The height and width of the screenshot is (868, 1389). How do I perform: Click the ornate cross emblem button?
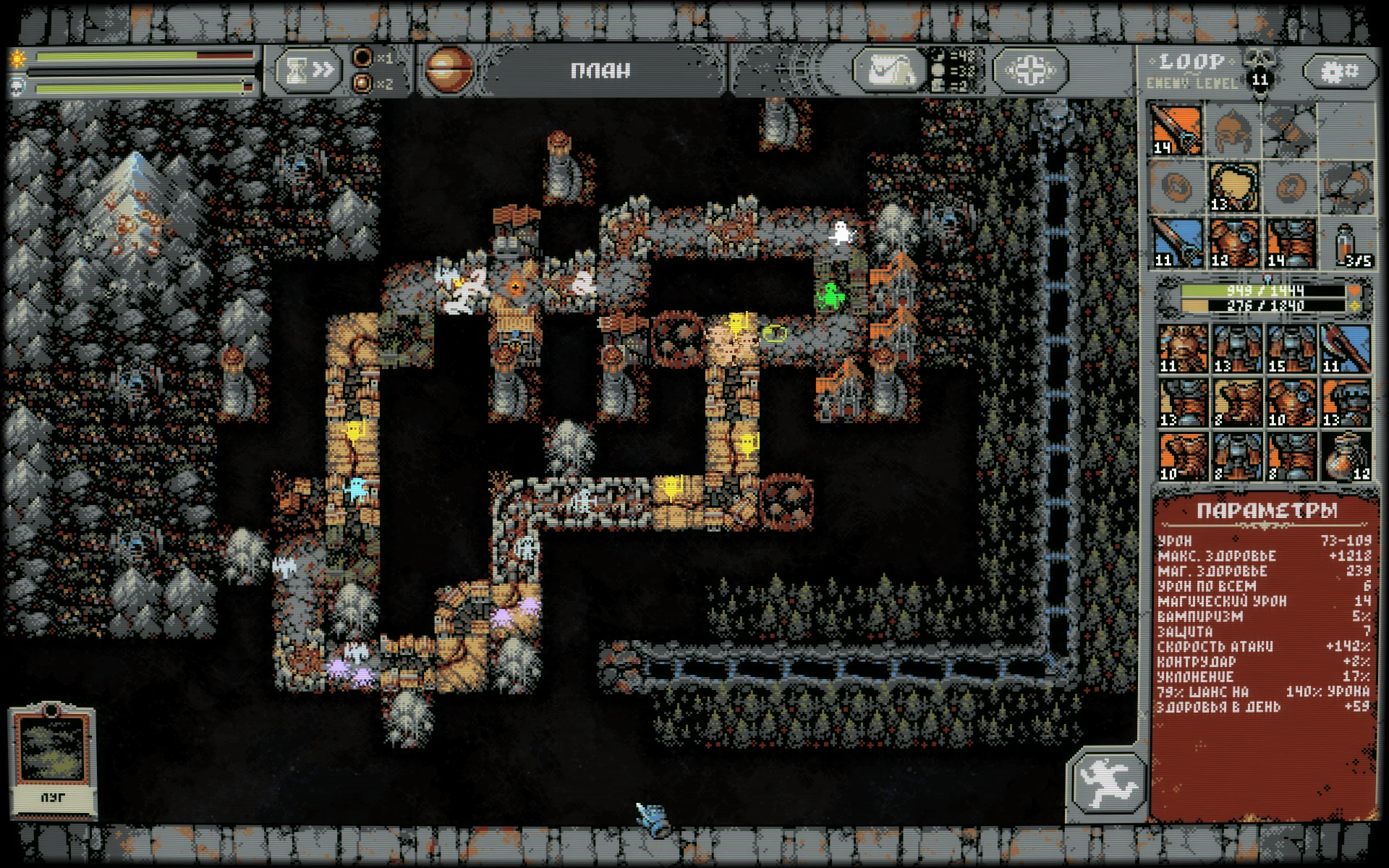1030,71
